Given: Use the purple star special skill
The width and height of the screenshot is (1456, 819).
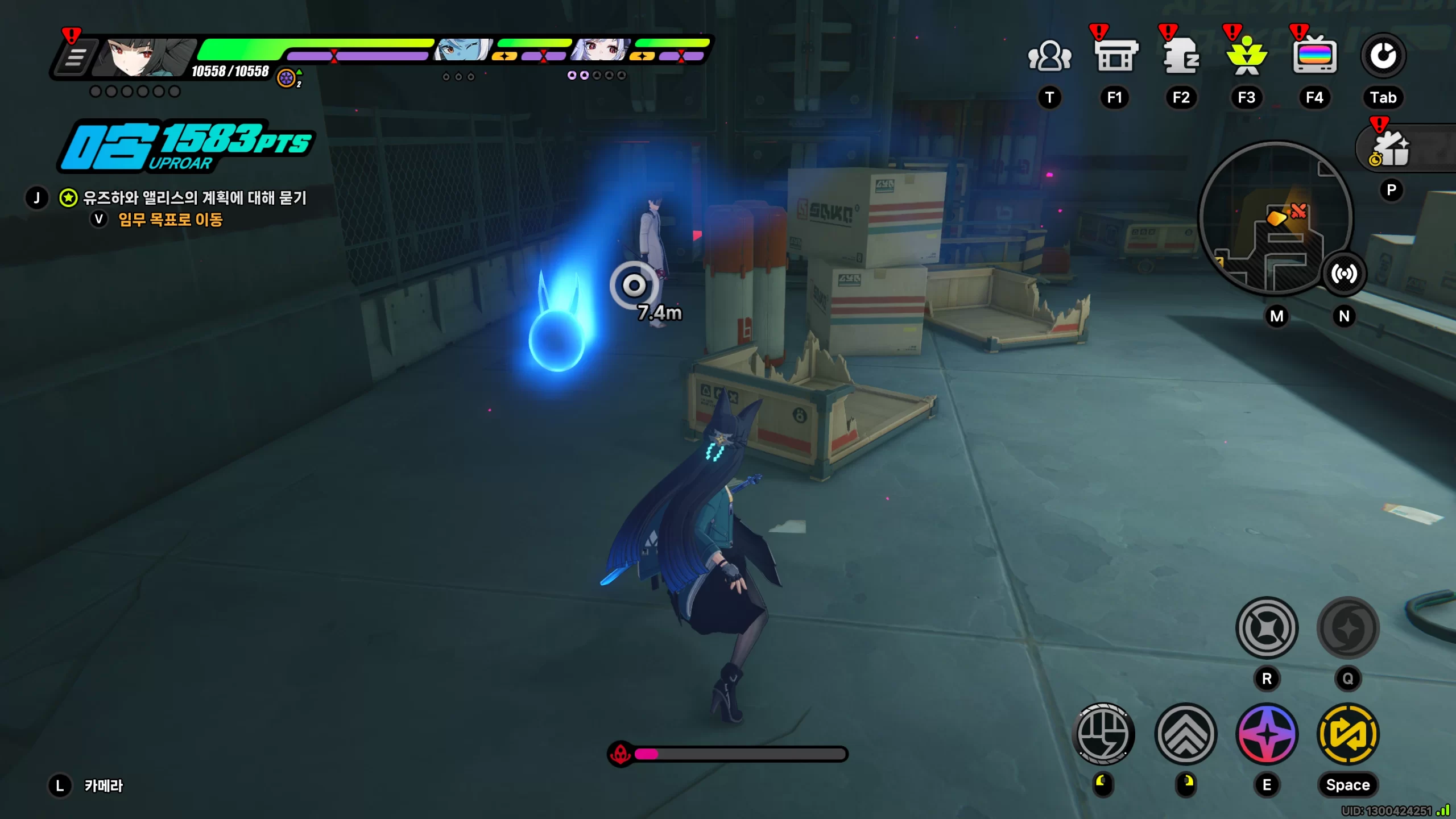Looking at the screenshot, I should pos(1267,734).
